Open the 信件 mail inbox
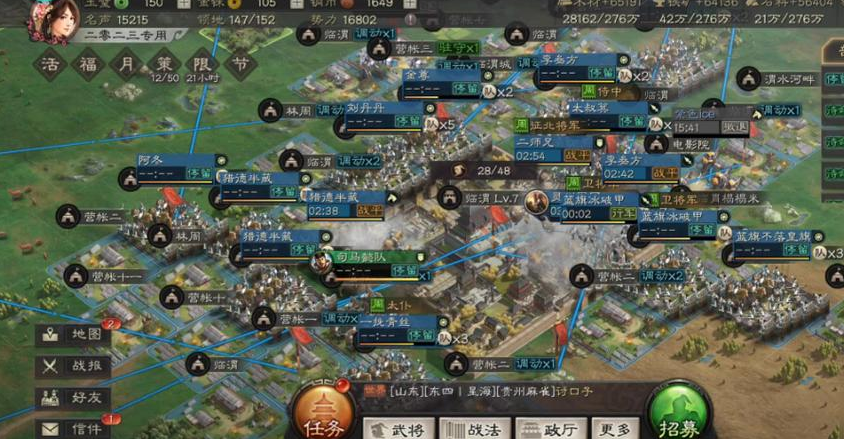This screenshot has width=844, height=439. 73,428
